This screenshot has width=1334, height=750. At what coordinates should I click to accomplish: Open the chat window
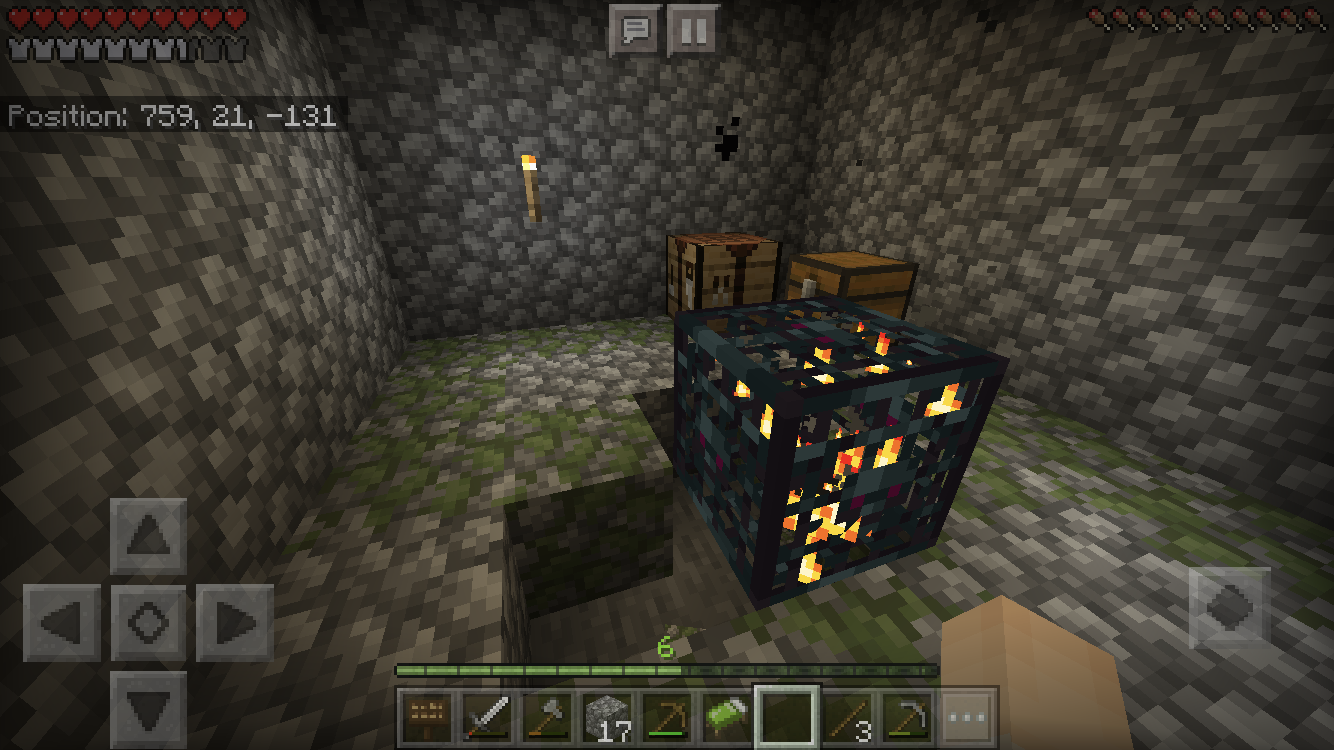tap(635, 31)
